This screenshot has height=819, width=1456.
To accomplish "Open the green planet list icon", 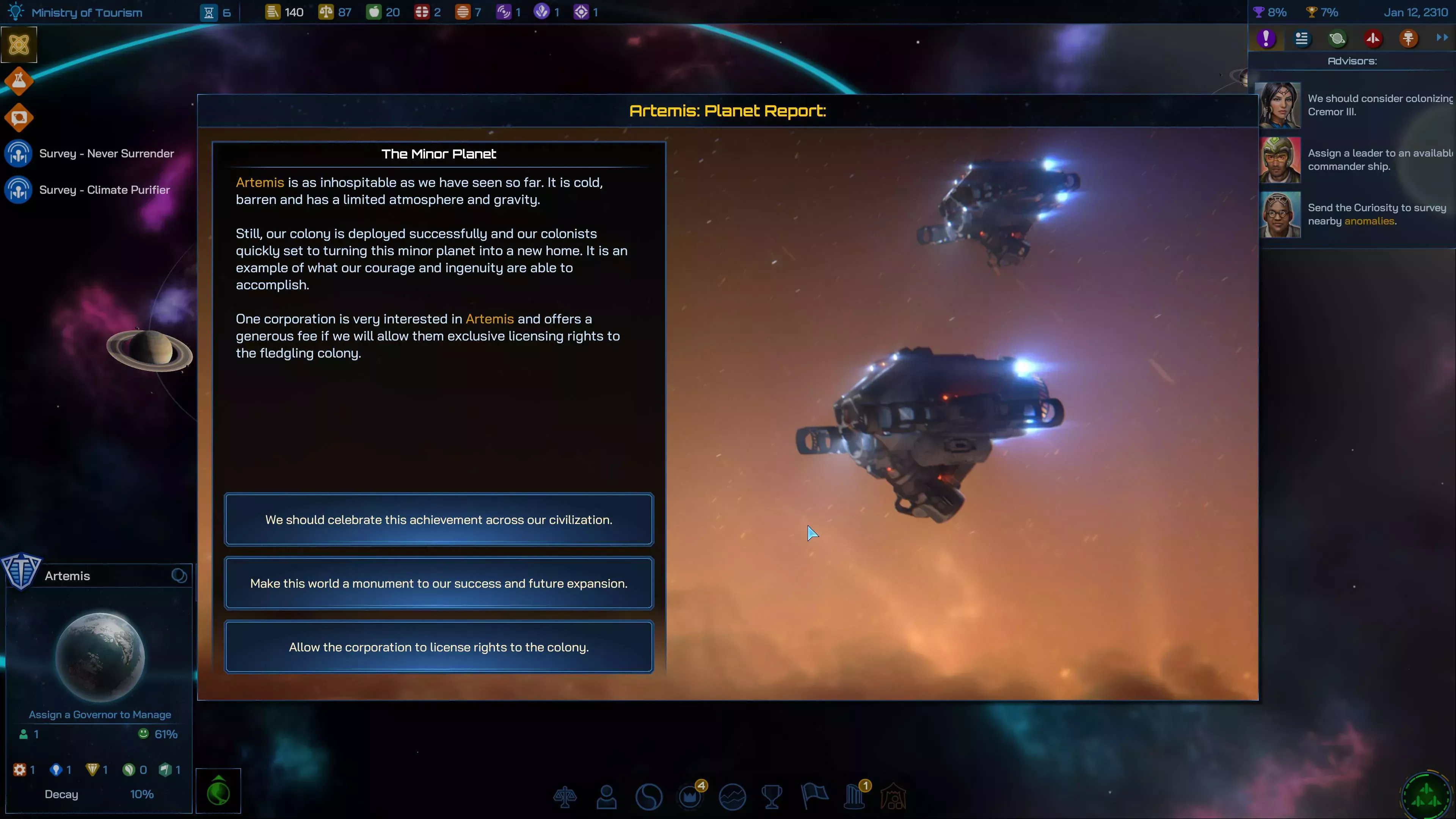I will coord(1337,38).
